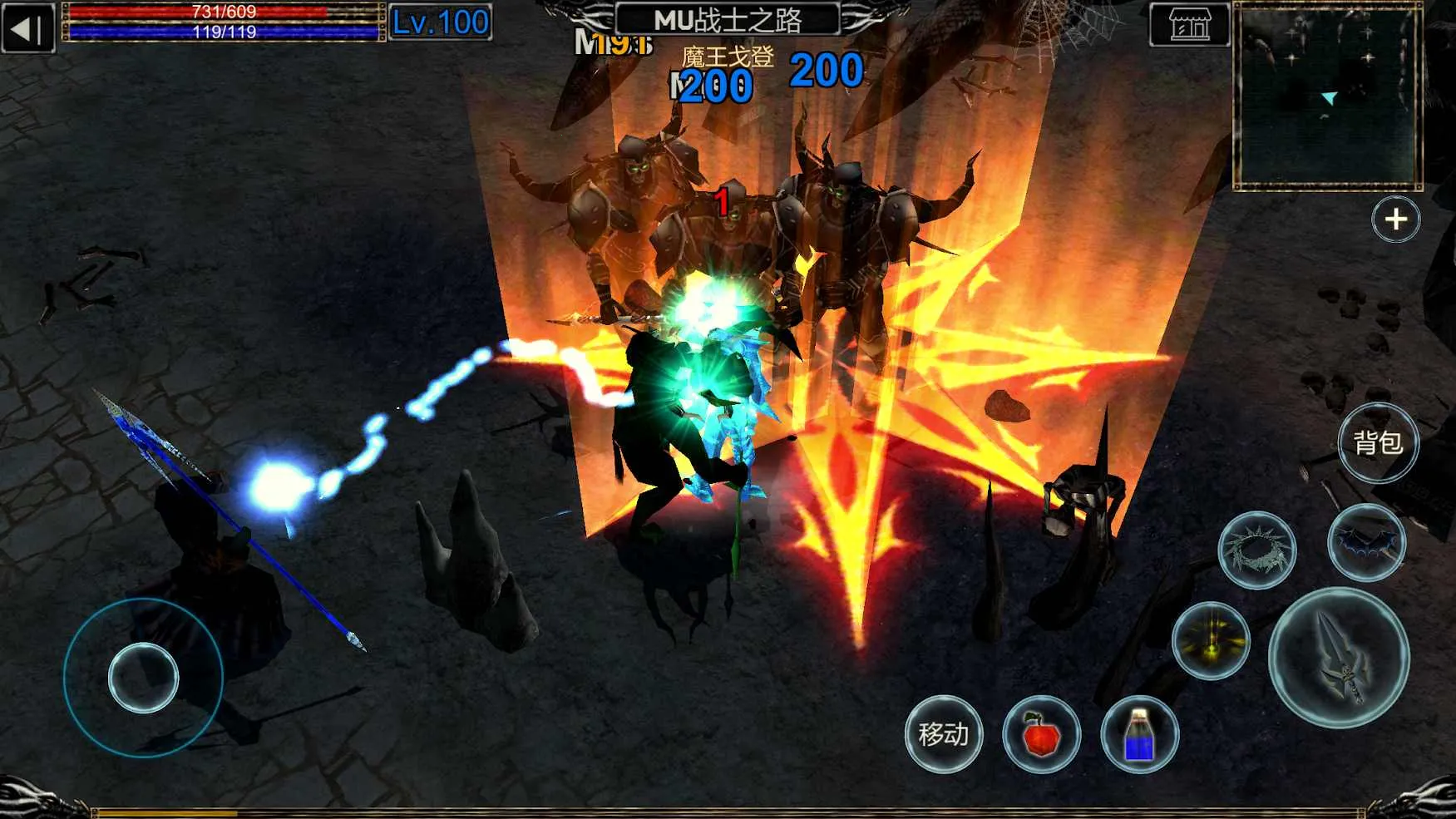The image size is (1456, 819).
Task: Tap the main sword attack button
Action: tap(1339, 658)
